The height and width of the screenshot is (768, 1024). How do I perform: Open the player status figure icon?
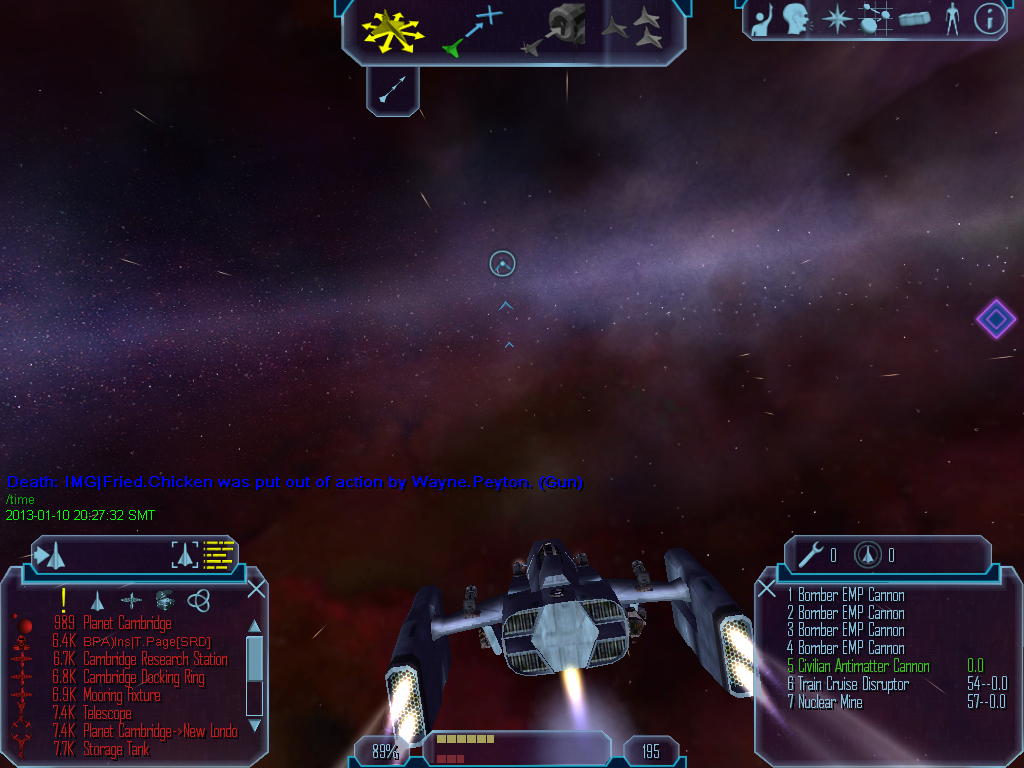[x=952, y=19]
